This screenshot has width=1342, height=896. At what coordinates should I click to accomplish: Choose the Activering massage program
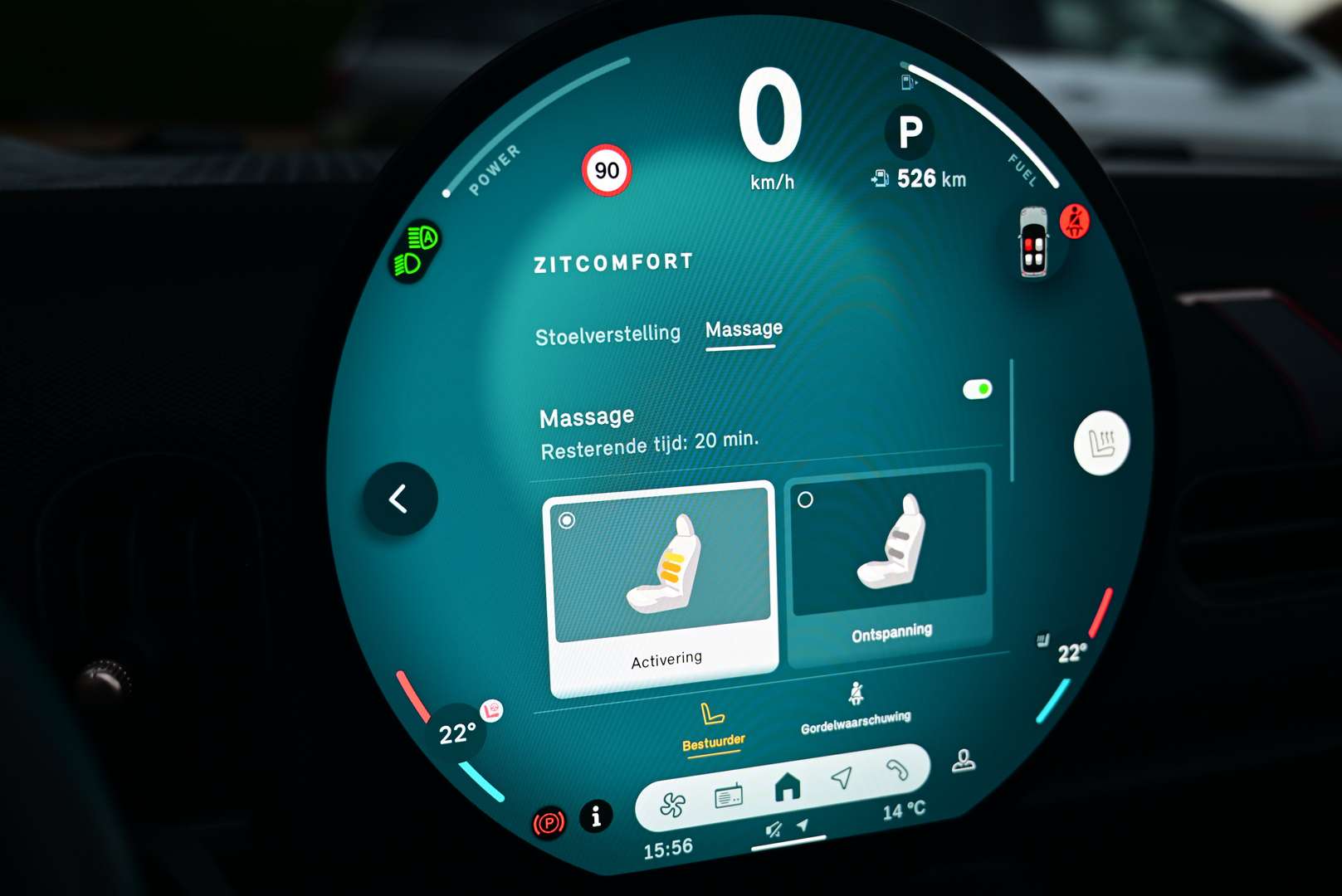point(661,588)
